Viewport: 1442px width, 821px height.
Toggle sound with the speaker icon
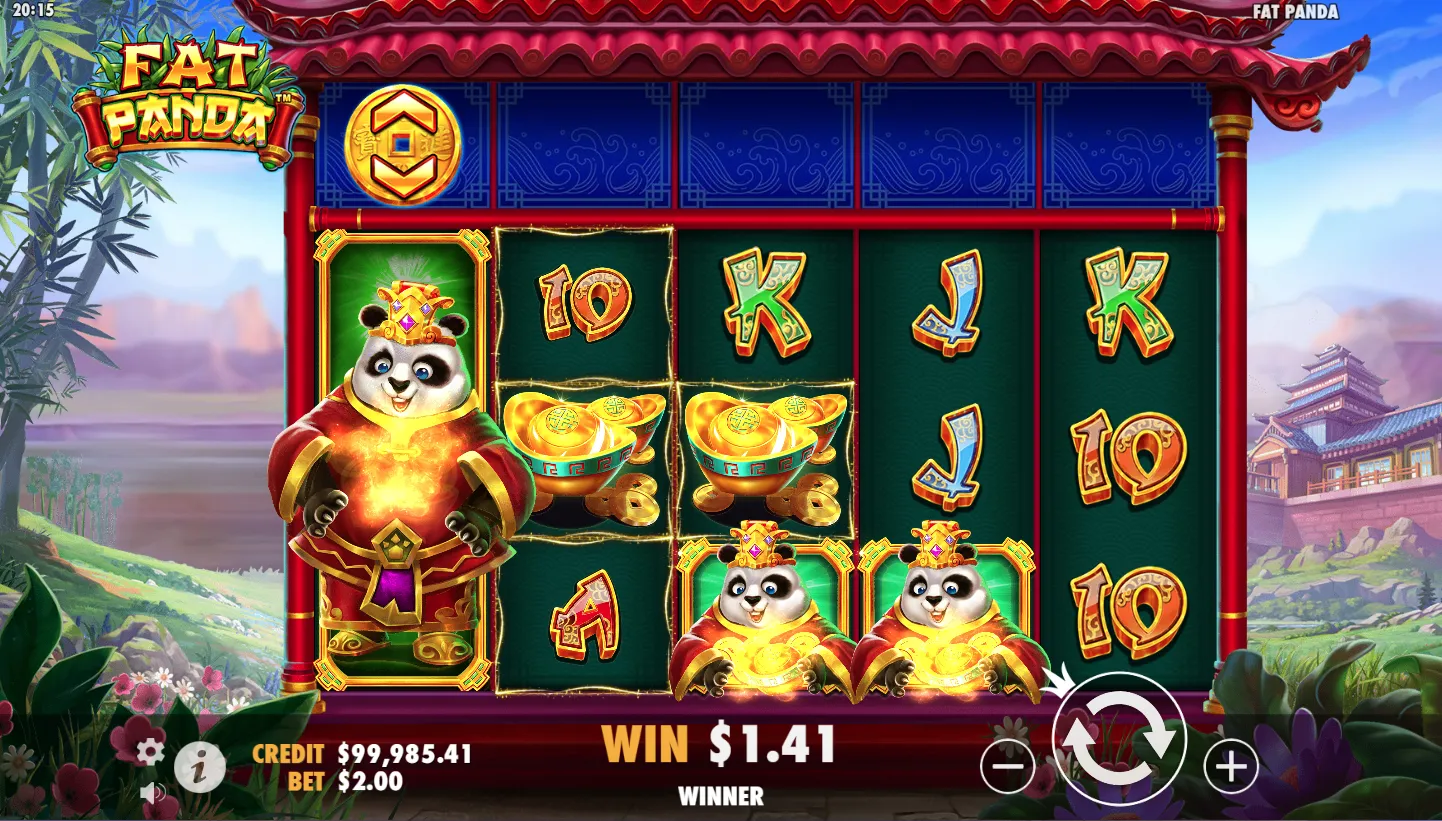pyautogui.click(x=152, y=793)
